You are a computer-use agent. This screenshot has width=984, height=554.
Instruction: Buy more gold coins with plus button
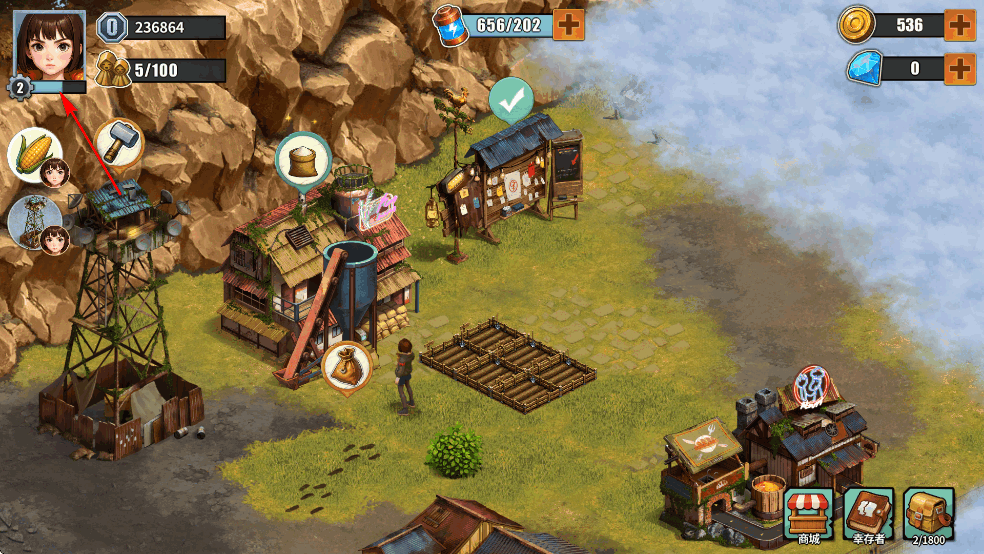tap(959, 25)
